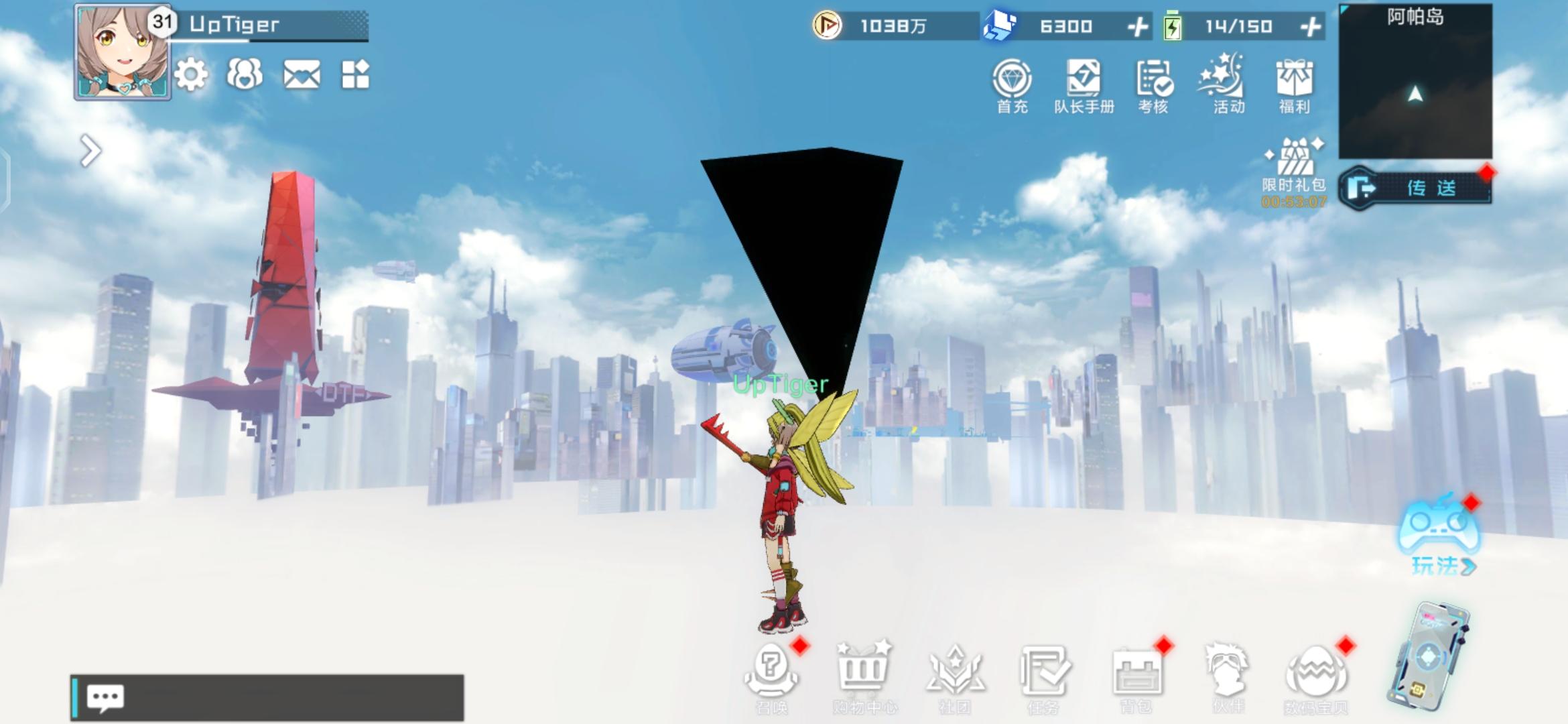Open the 队长手册 captain's handbook
The image size is (1568, 724).
[x=1083, y=80]
